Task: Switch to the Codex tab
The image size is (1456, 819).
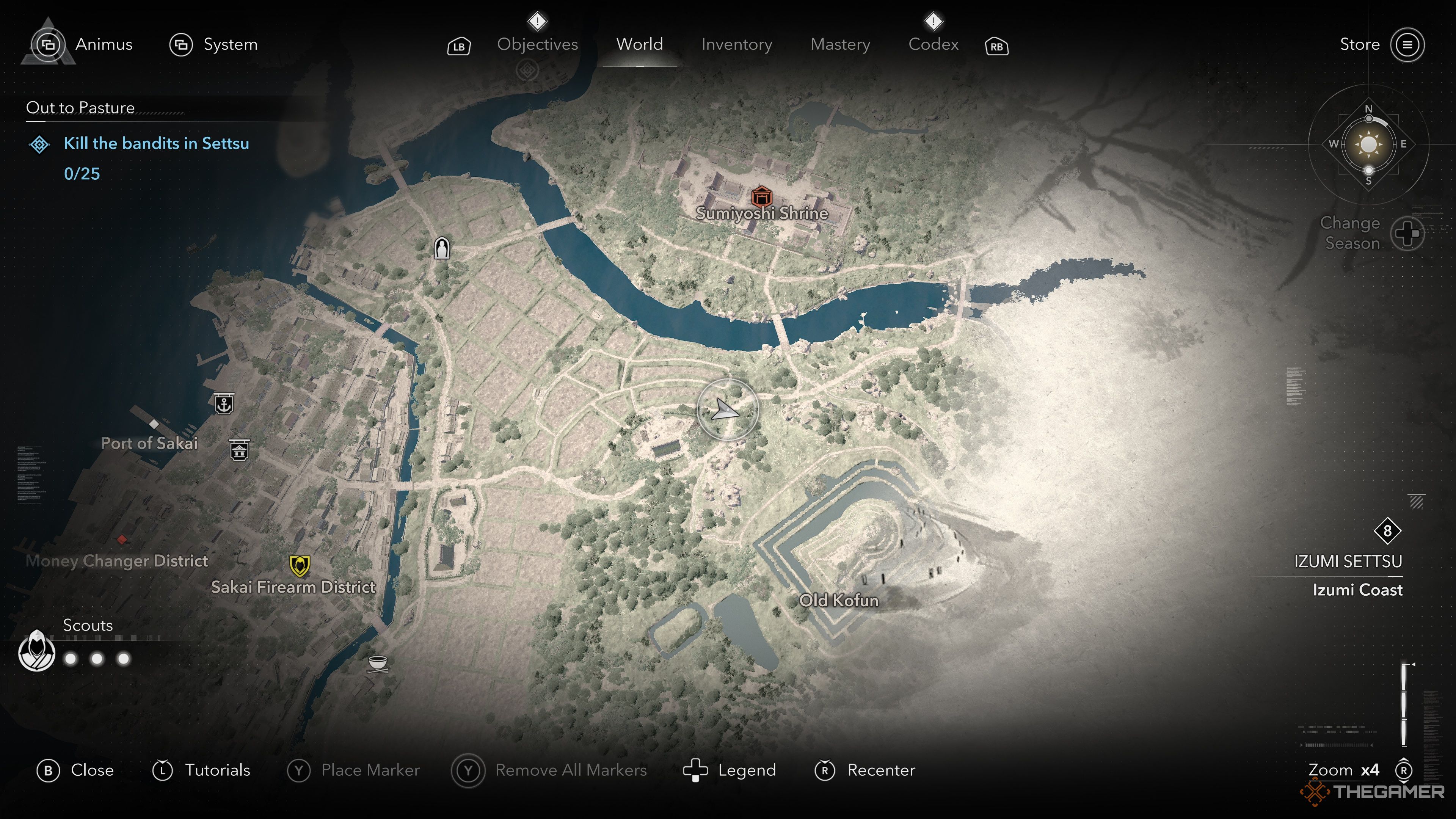Action: [x=934, y=44]
